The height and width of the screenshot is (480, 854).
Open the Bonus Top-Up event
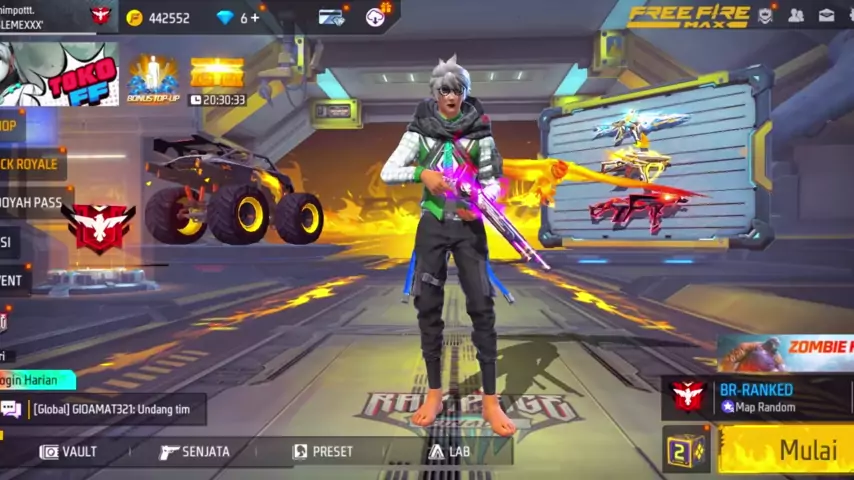point(152,78)
